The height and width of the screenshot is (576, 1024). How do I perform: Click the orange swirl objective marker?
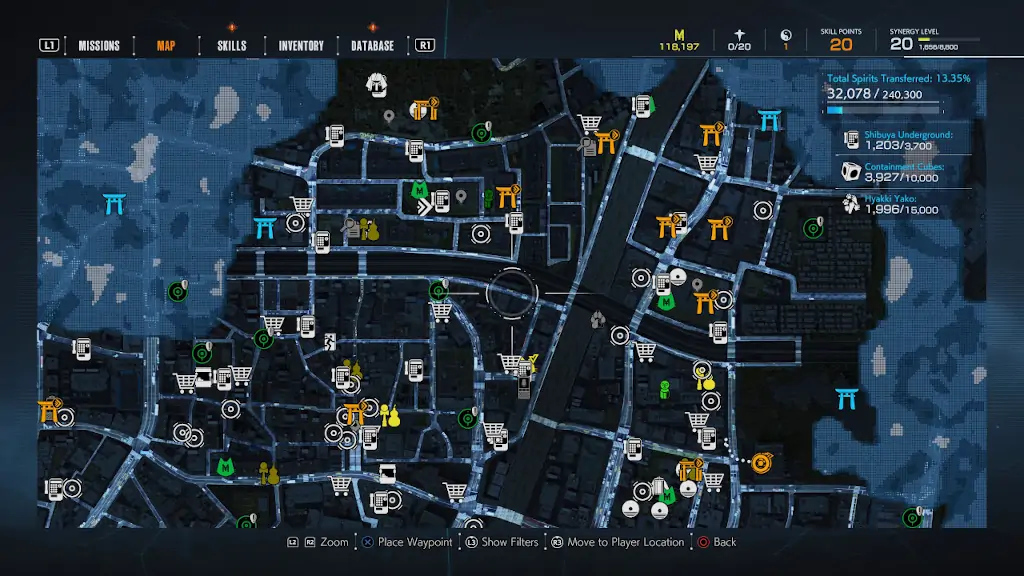pyautogui.click(x=761, y=462)
